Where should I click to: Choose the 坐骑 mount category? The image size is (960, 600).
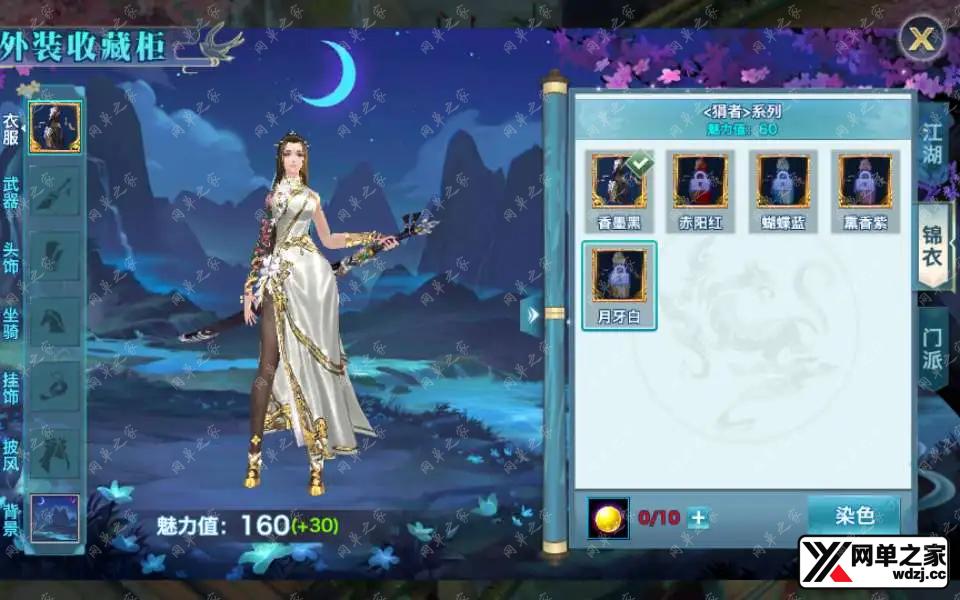coord(55,322)
